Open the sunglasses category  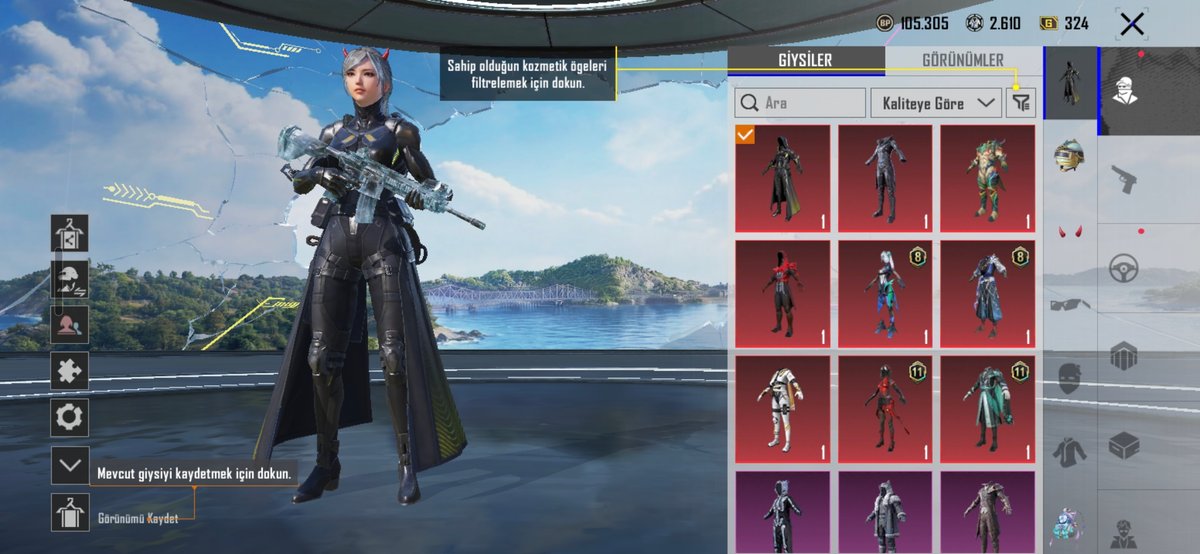coord(1069,304)
